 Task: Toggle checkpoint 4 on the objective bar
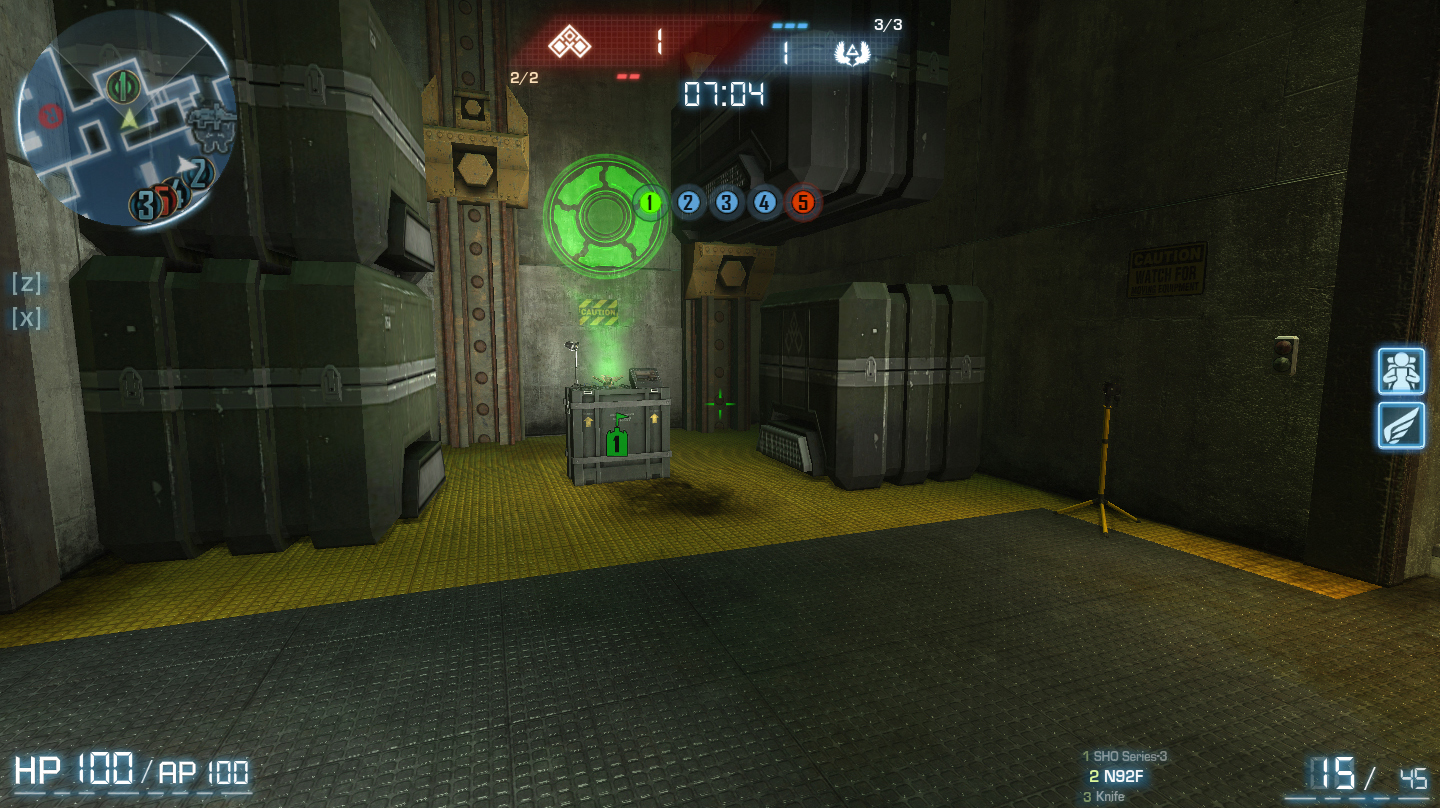763,202
